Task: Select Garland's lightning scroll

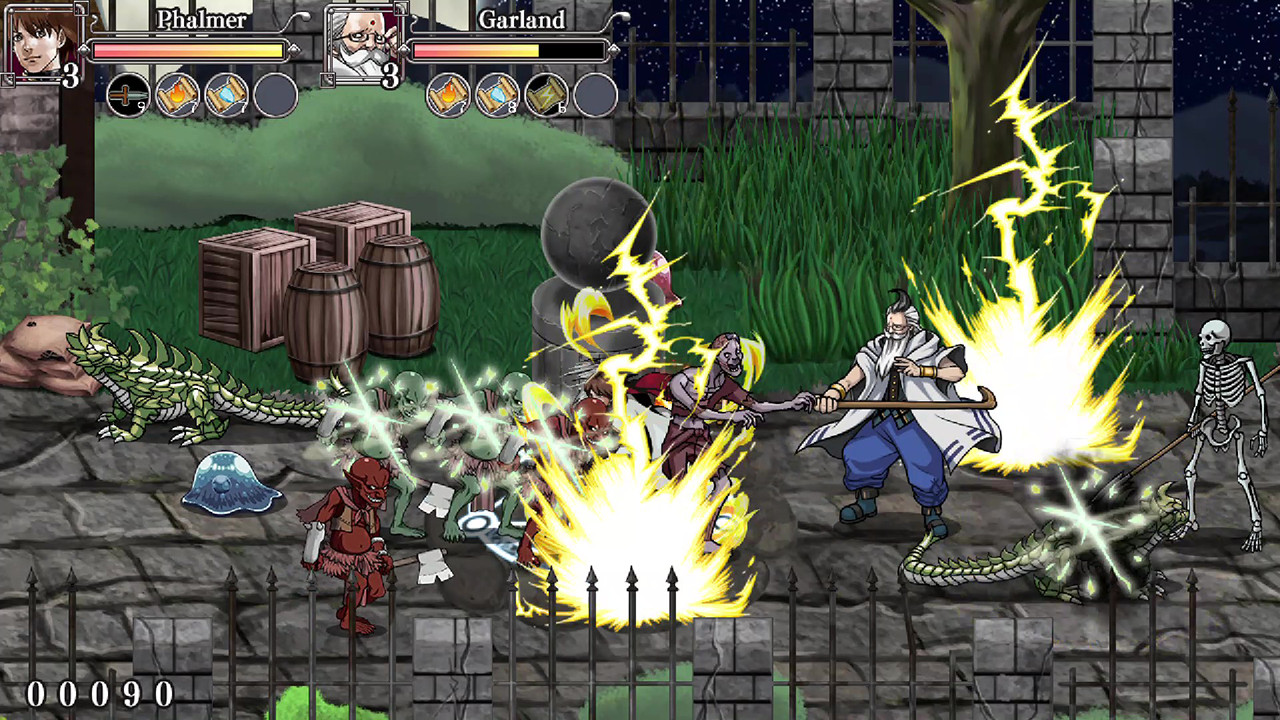Action: click(546, 96)
